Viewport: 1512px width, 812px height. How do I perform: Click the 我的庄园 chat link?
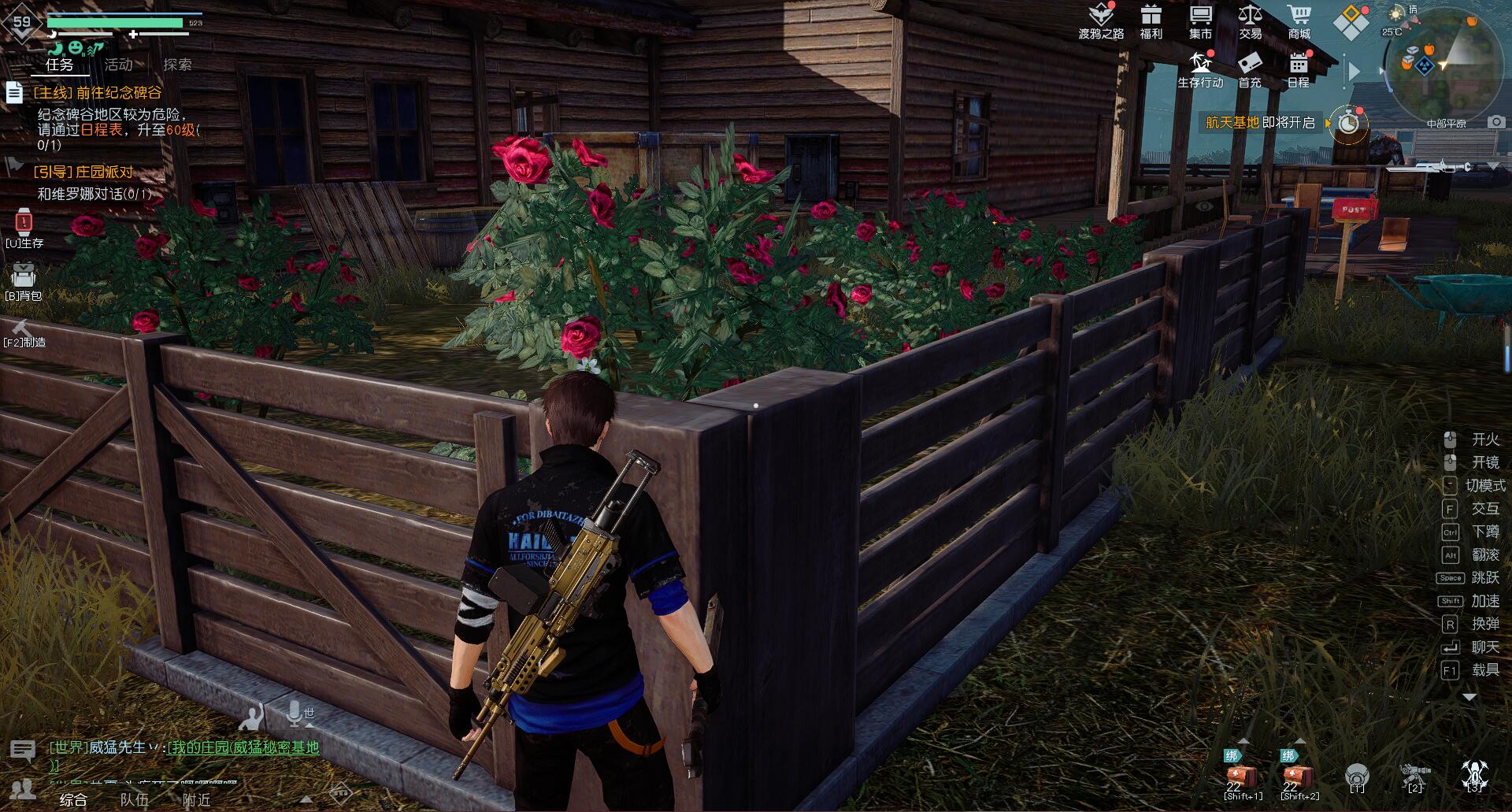(243, 747)
